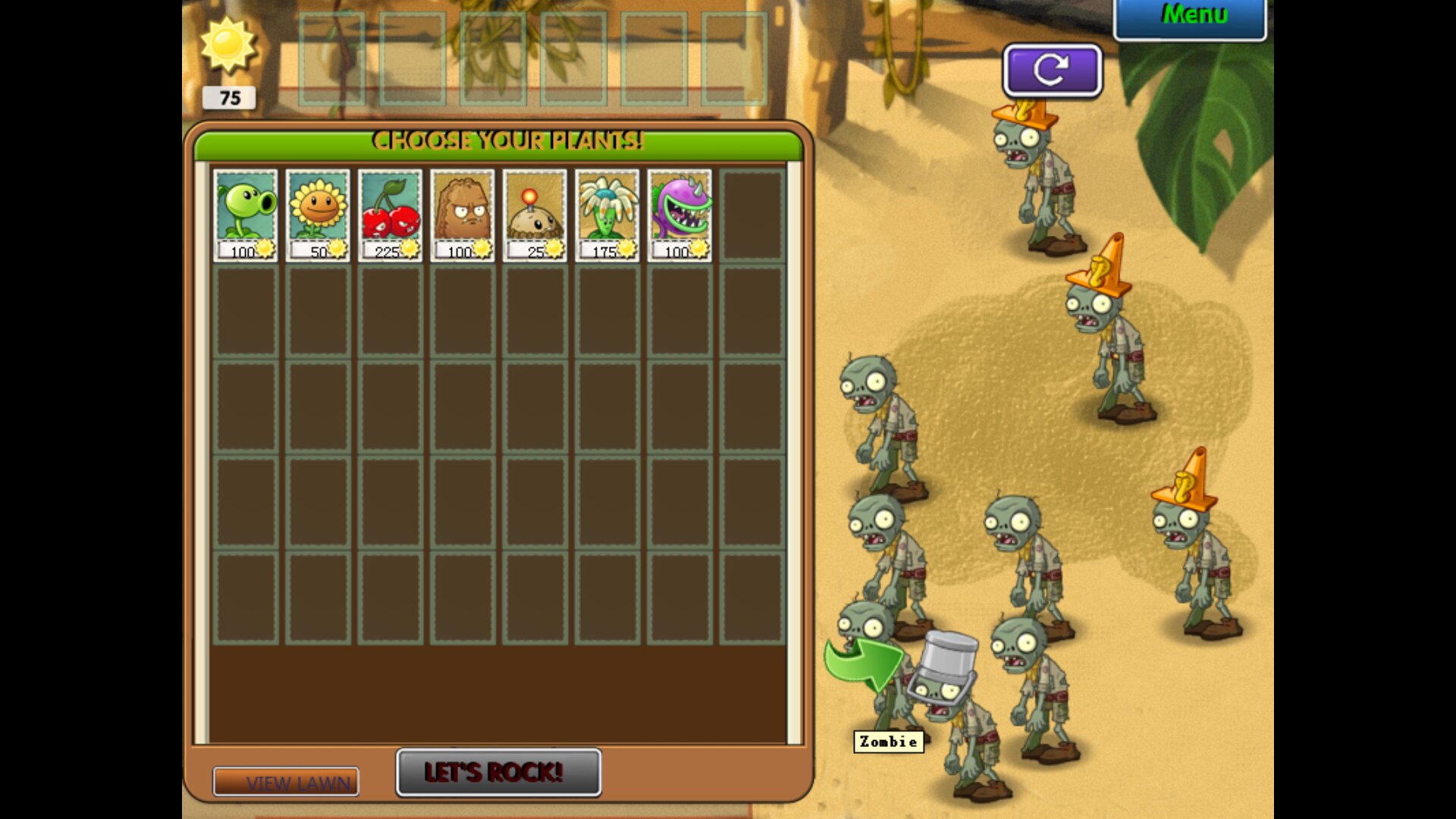
Task: Select the Bloomerang seed card
Action: (607, 215)
